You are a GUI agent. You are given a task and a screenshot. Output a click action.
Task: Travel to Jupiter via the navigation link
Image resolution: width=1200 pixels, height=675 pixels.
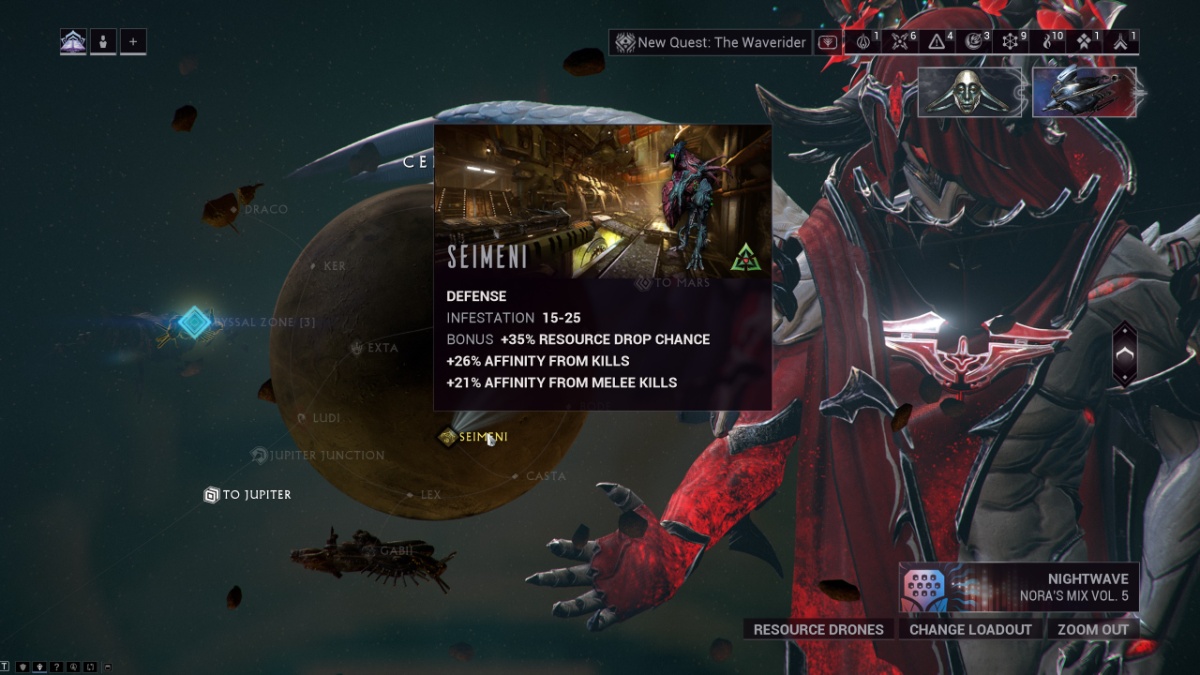pyautogui.click(x=248, y=495)
